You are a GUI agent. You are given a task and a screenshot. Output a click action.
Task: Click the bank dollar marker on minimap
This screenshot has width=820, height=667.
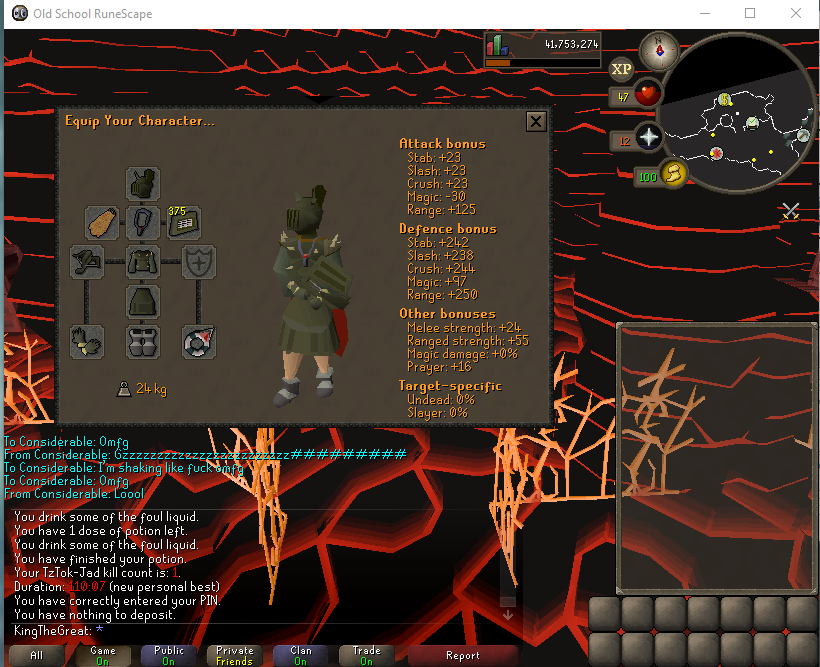725,99
